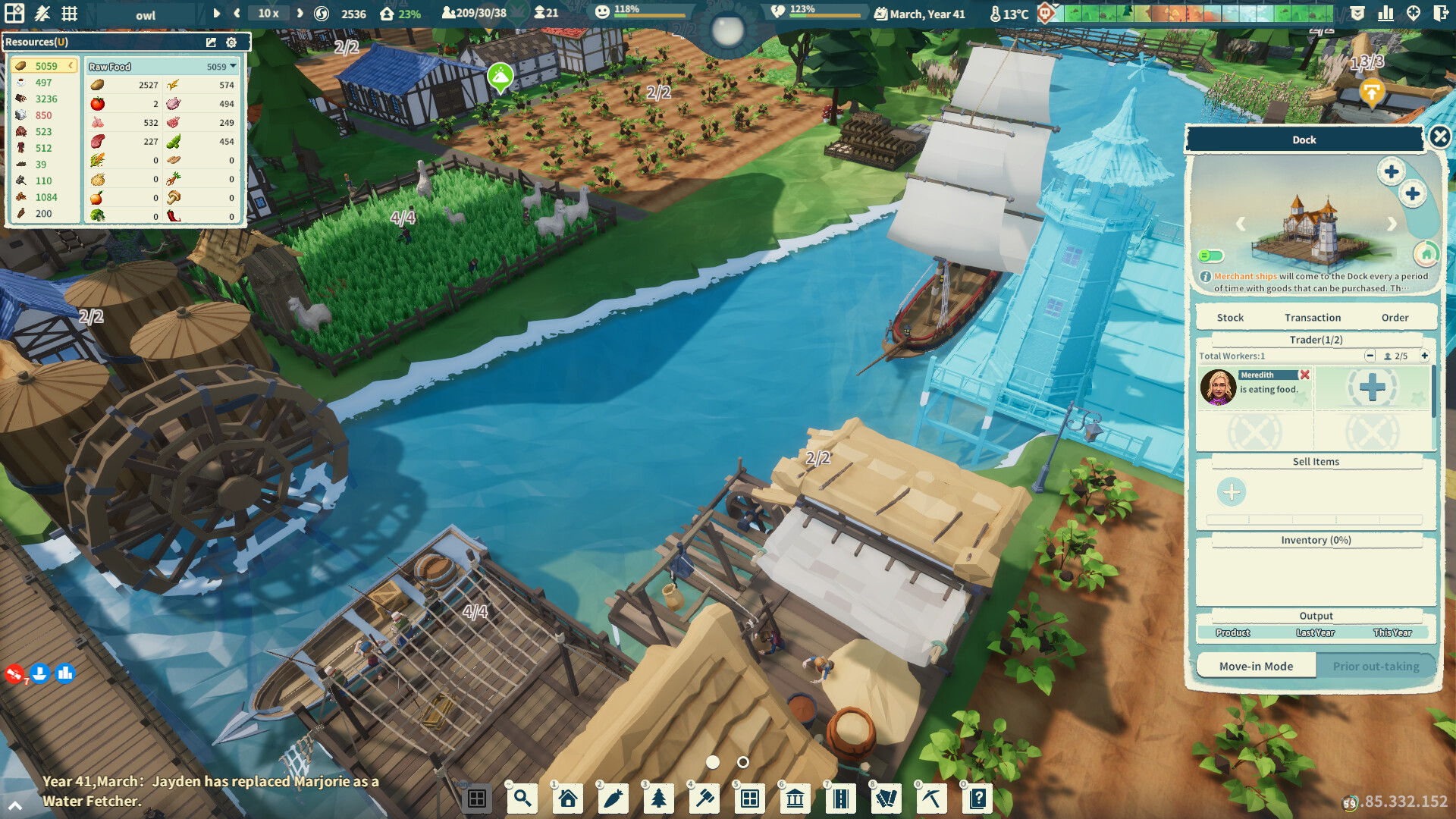Switch to Prior out-taking mode
This screenshot has height=819, width=1456.
[1376, 666]
